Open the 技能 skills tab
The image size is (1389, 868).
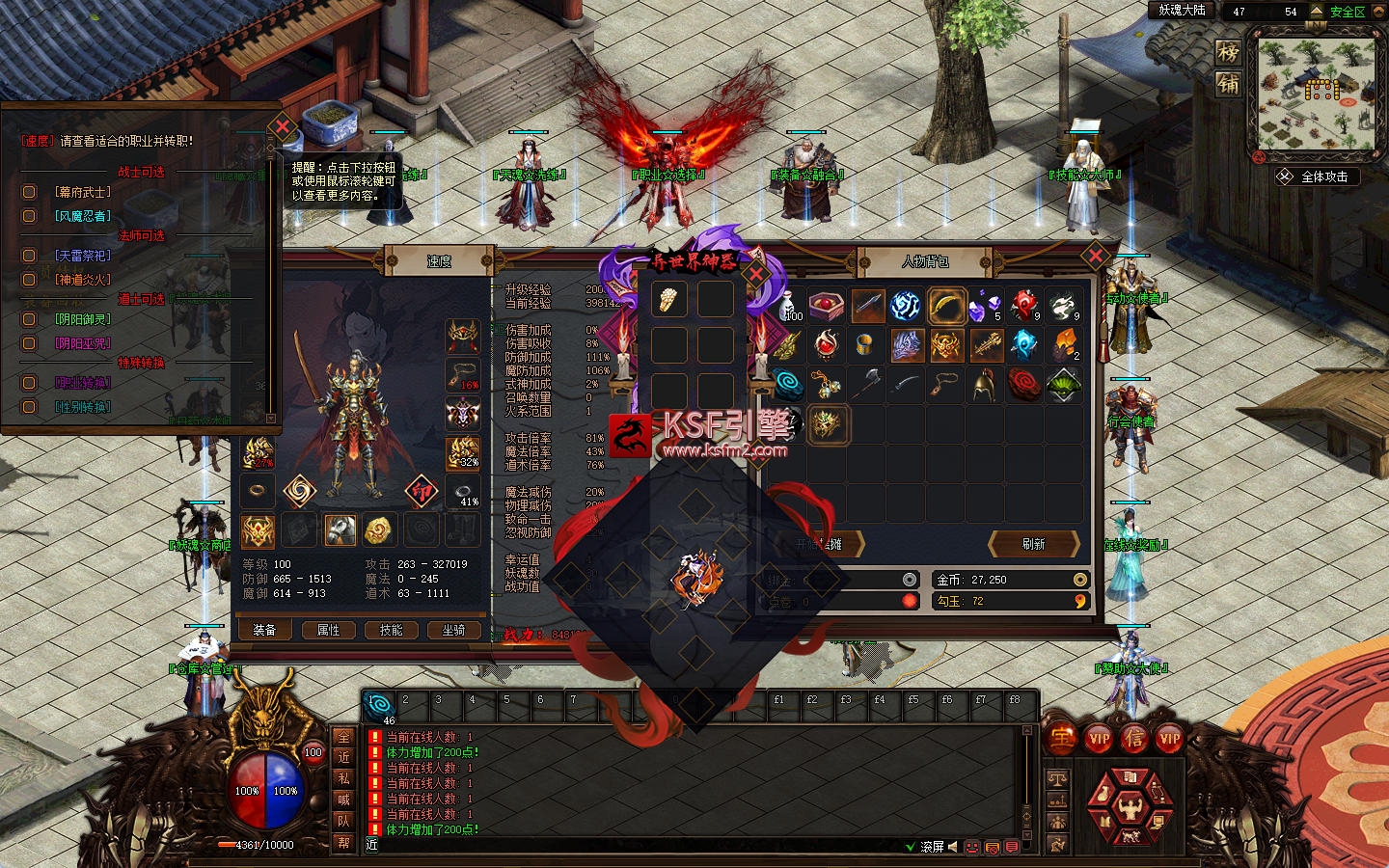click(x=391, y=630)
